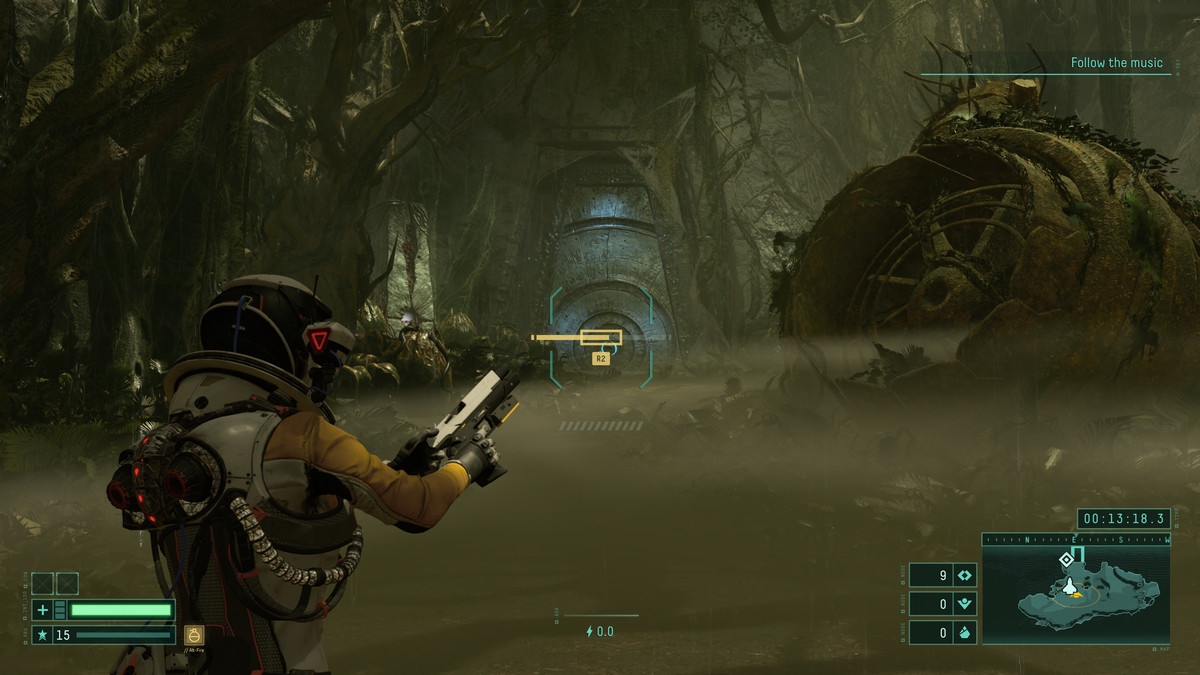This screenshot has height=675, width=1200.
Task: Select the diamond objective marker on minimap
Action: coord(1066,559)
